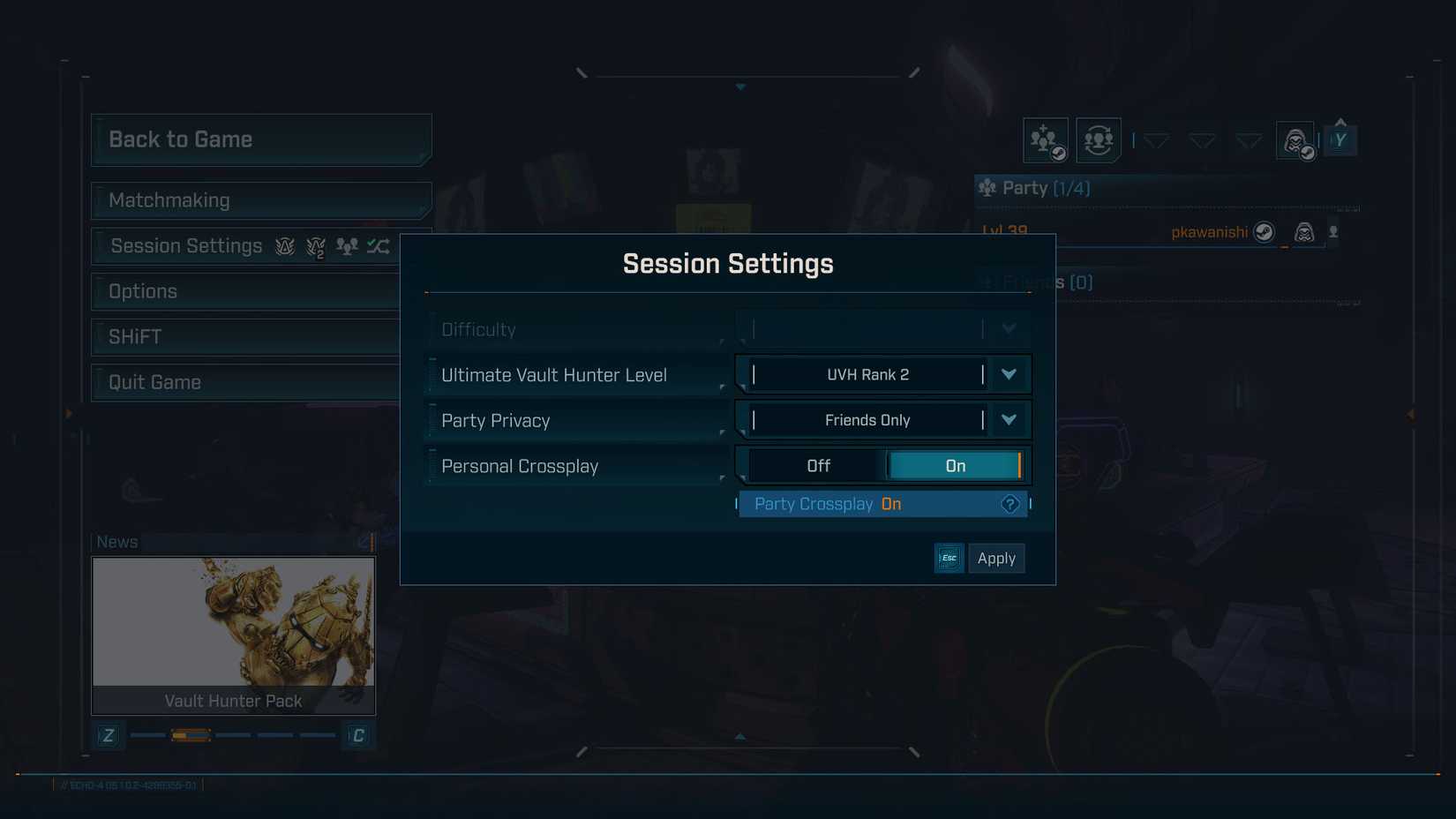Click the psycho mask avatar icon top right

[1294, 139]
